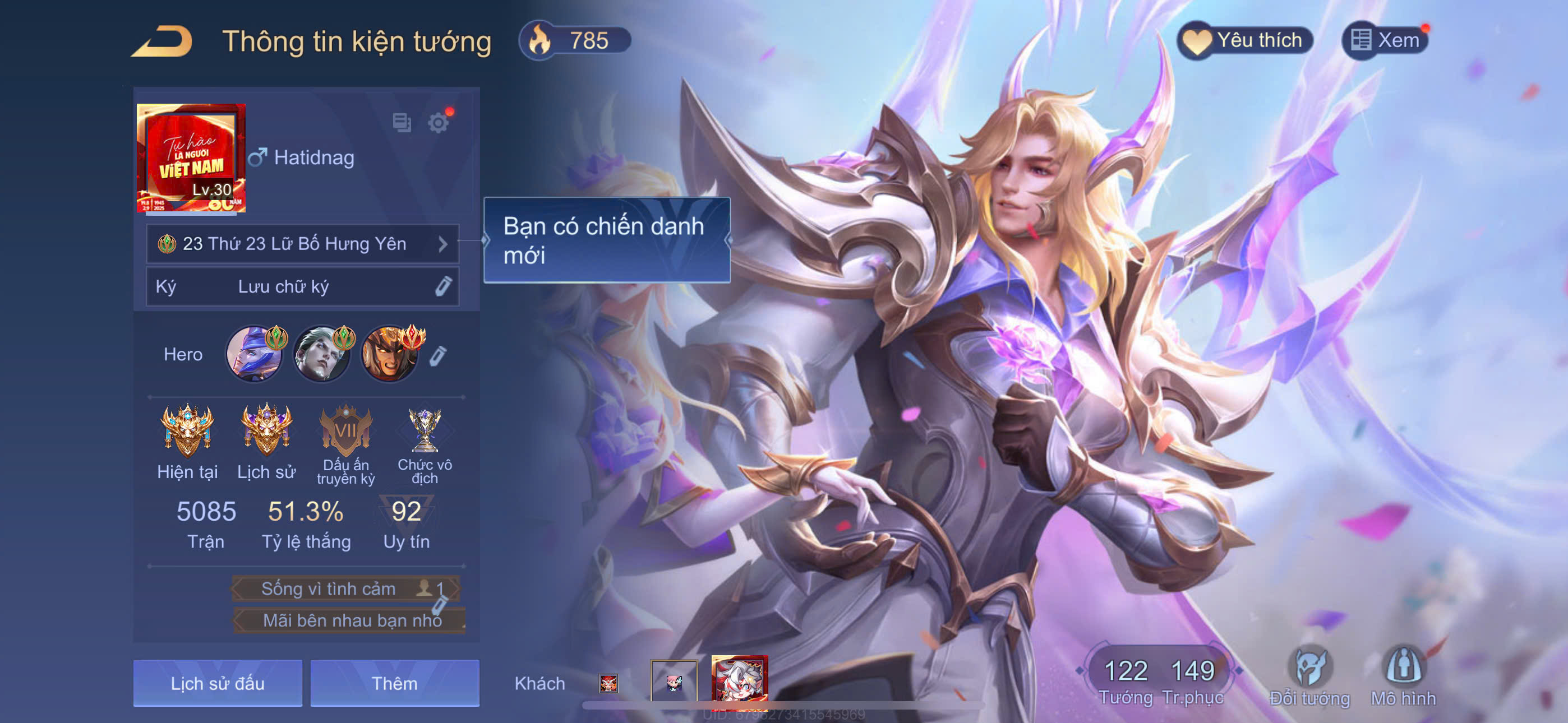
Task: Open the Yêu thích favorites button
Action: pyautogui.click(x=1246, y=41)
